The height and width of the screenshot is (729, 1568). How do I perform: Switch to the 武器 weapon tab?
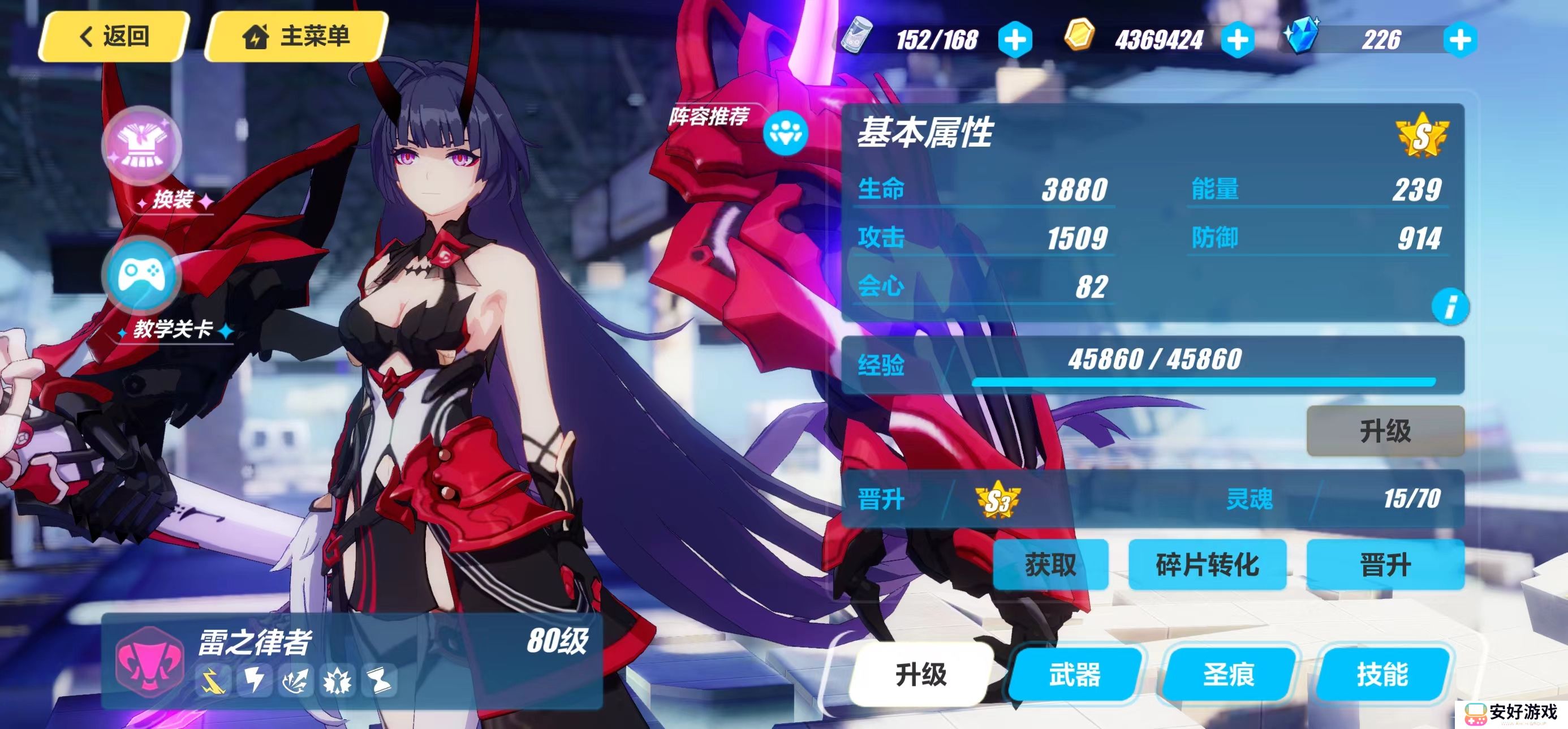[1075, 674]
